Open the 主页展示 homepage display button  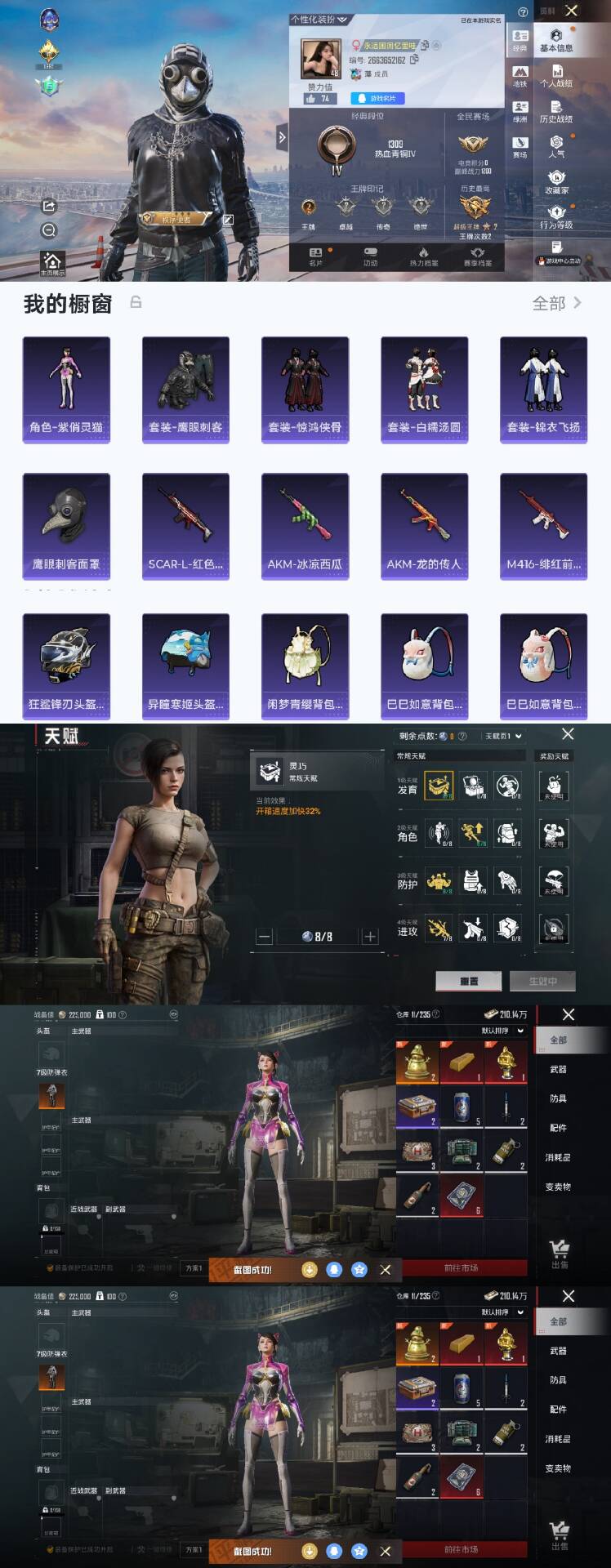(51, 263)
